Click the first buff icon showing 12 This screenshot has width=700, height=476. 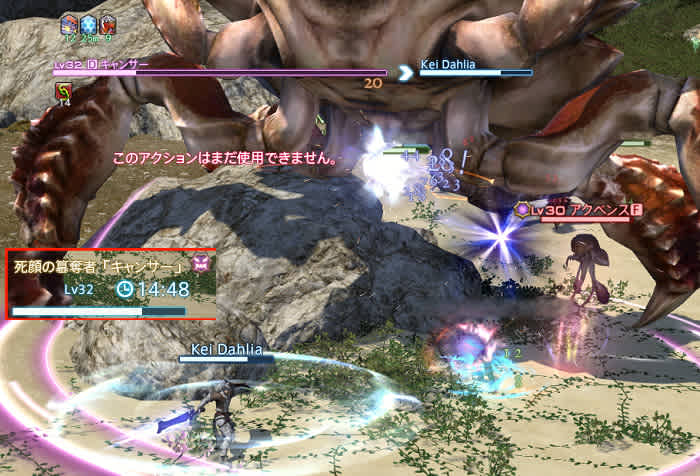(70, 24)
